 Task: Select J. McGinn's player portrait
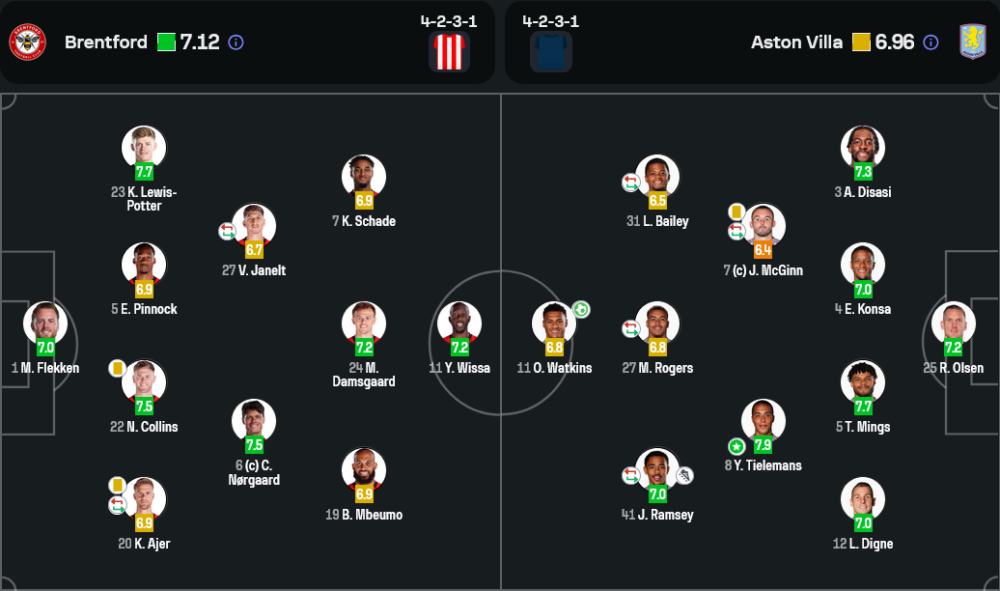click(763, 227)
